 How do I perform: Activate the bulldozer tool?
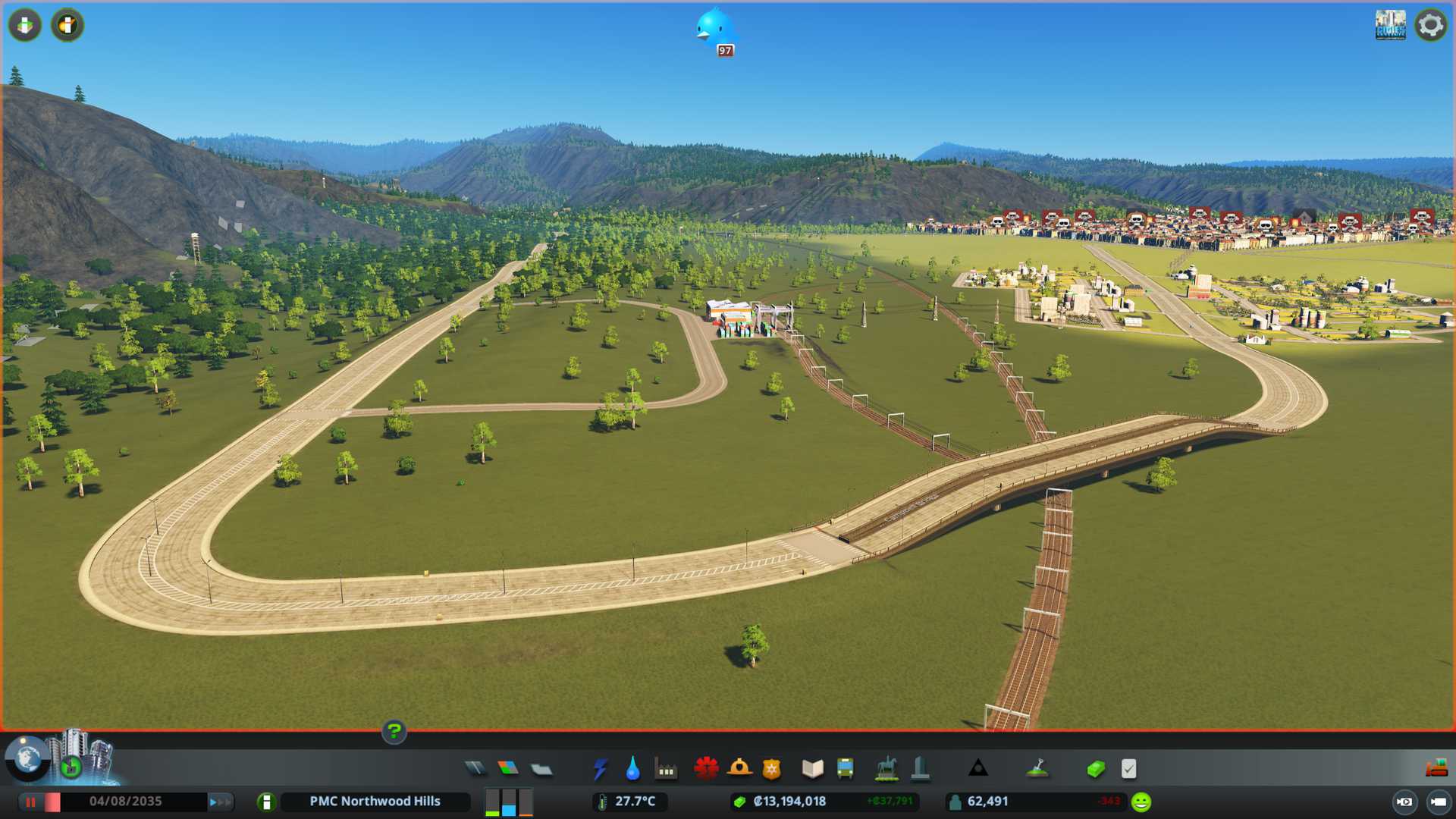coord(1436,768)
